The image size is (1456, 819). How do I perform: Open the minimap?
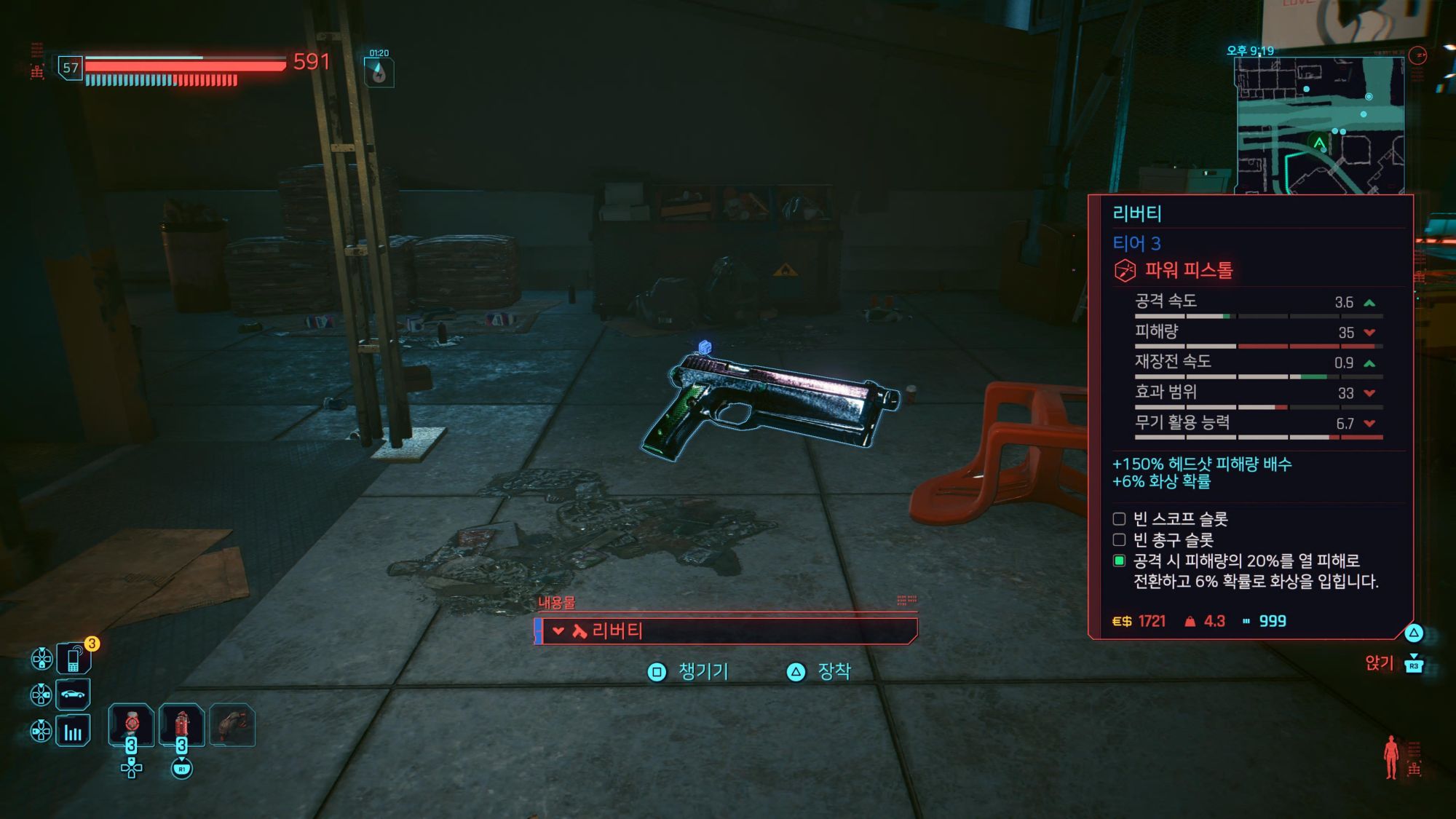pos(1320,125)
